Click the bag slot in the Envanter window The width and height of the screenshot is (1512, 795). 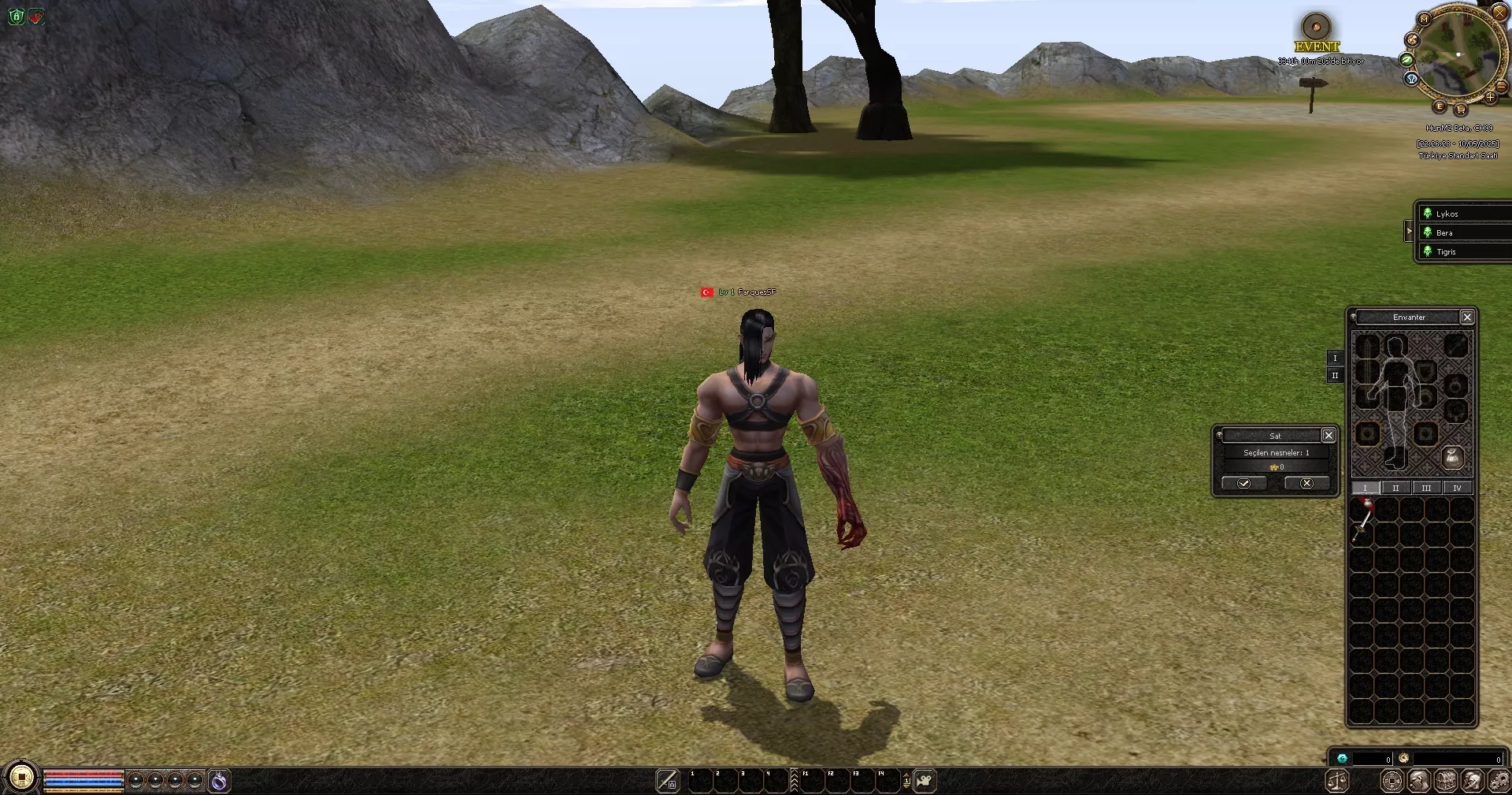(x=1454, y=458)
